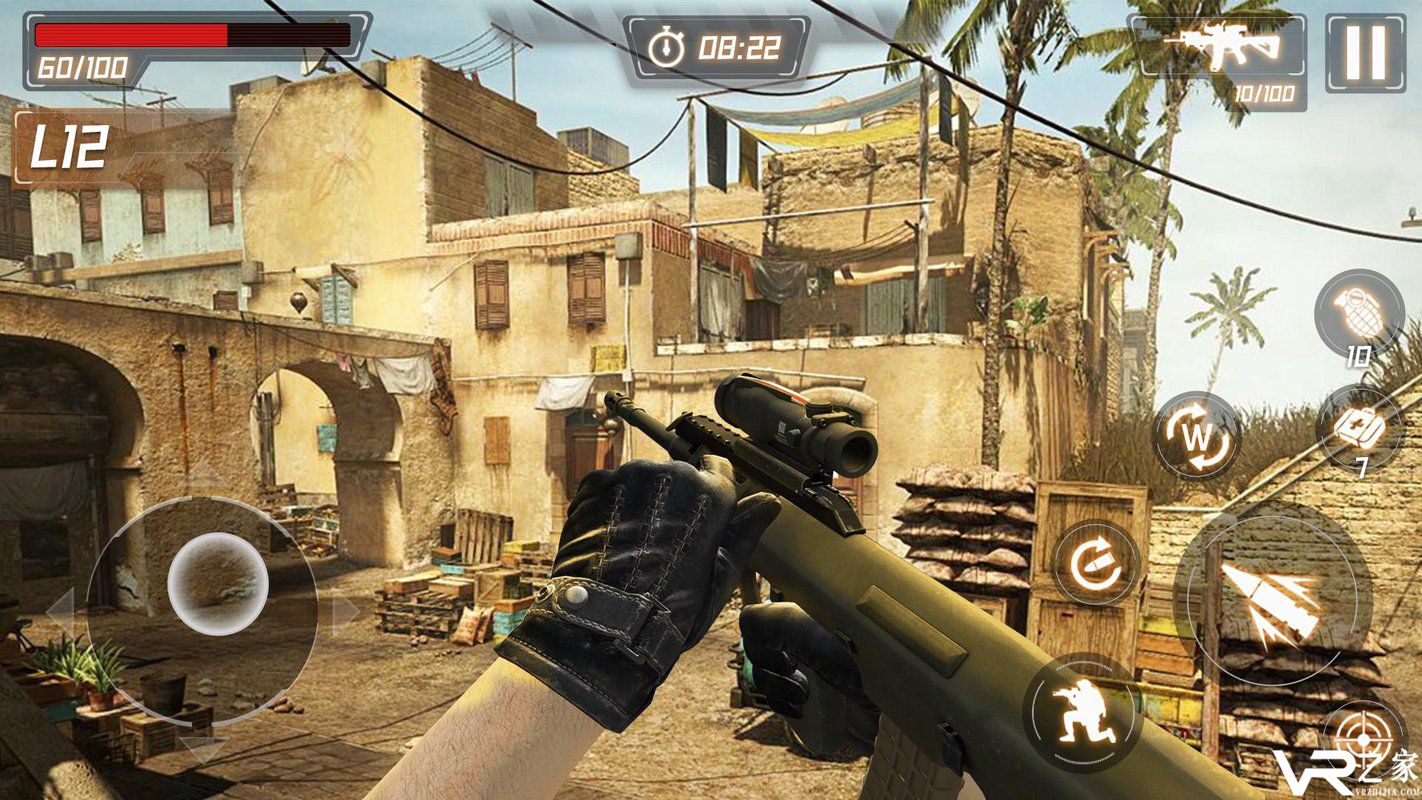The height and width of the screenshot is (800, 1422).
Task: Tap the movement joystick thumb knob
Action: click(217, 583)
